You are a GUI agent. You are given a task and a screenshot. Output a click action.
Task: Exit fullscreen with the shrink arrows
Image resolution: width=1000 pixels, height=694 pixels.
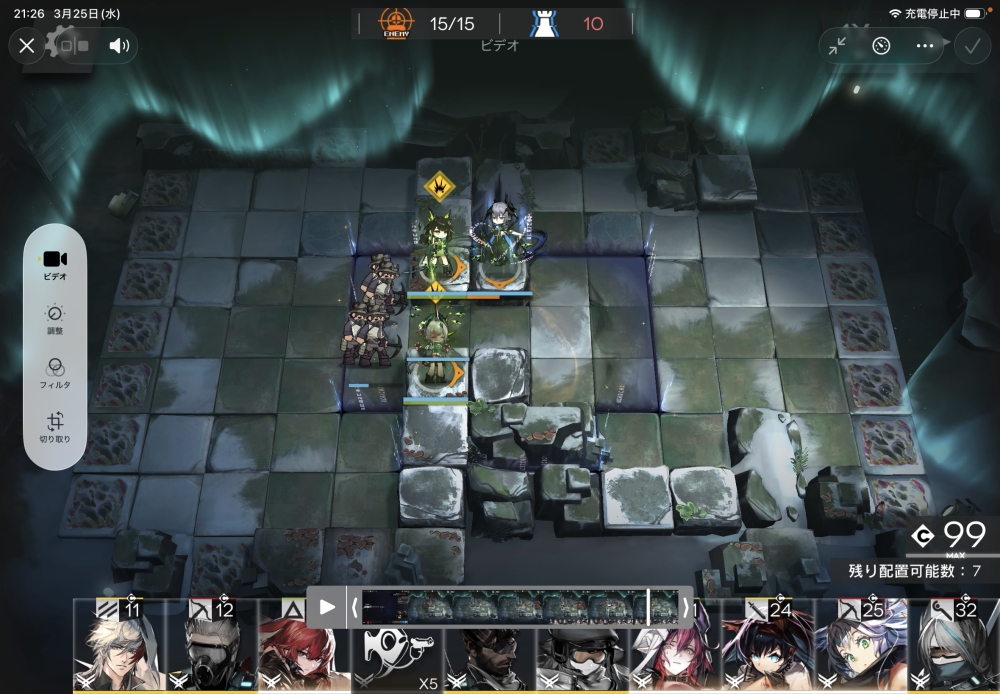coord(838,45)
